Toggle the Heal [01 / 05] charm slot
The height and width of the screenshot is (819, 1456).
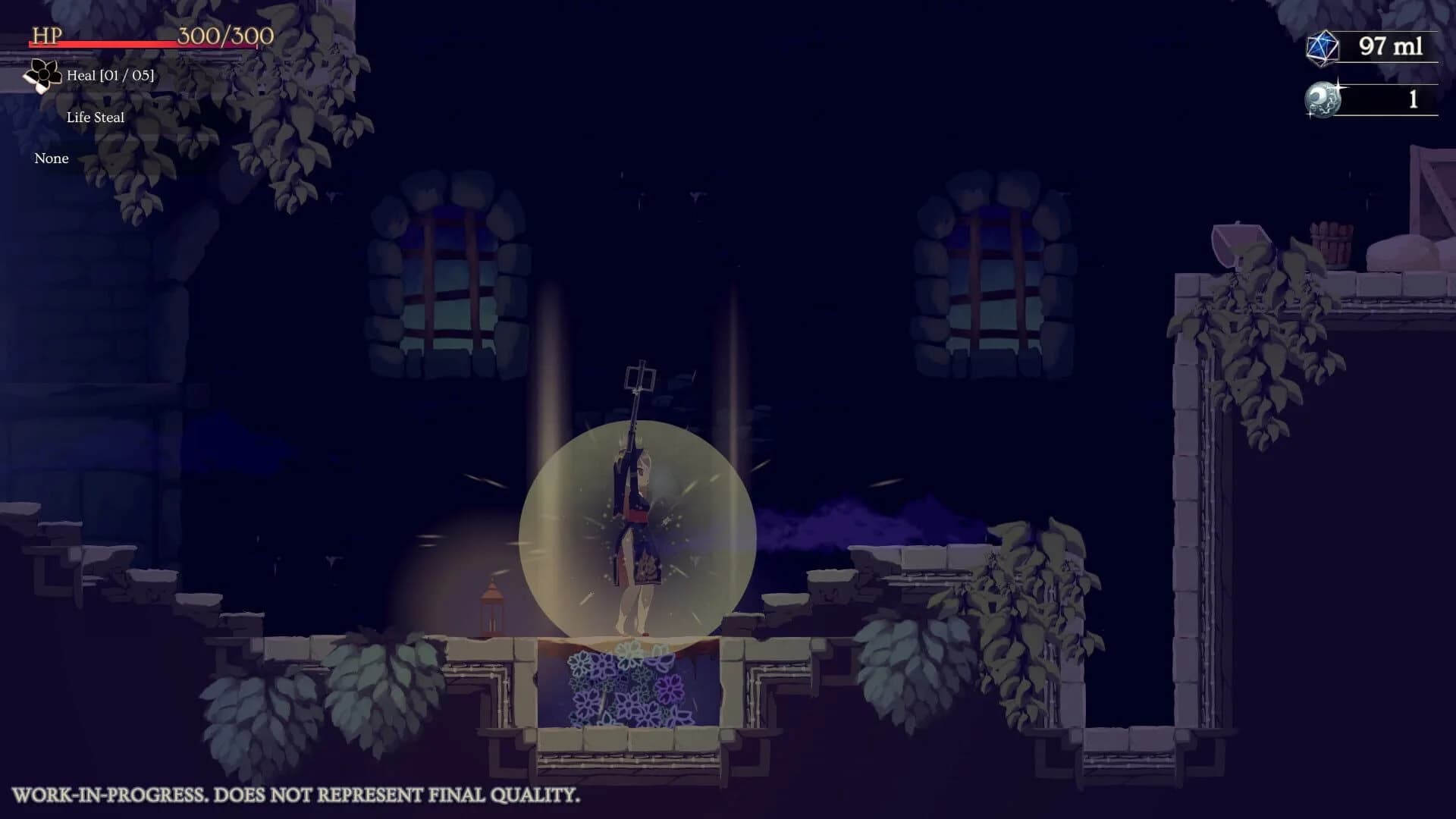click(110, 76)
